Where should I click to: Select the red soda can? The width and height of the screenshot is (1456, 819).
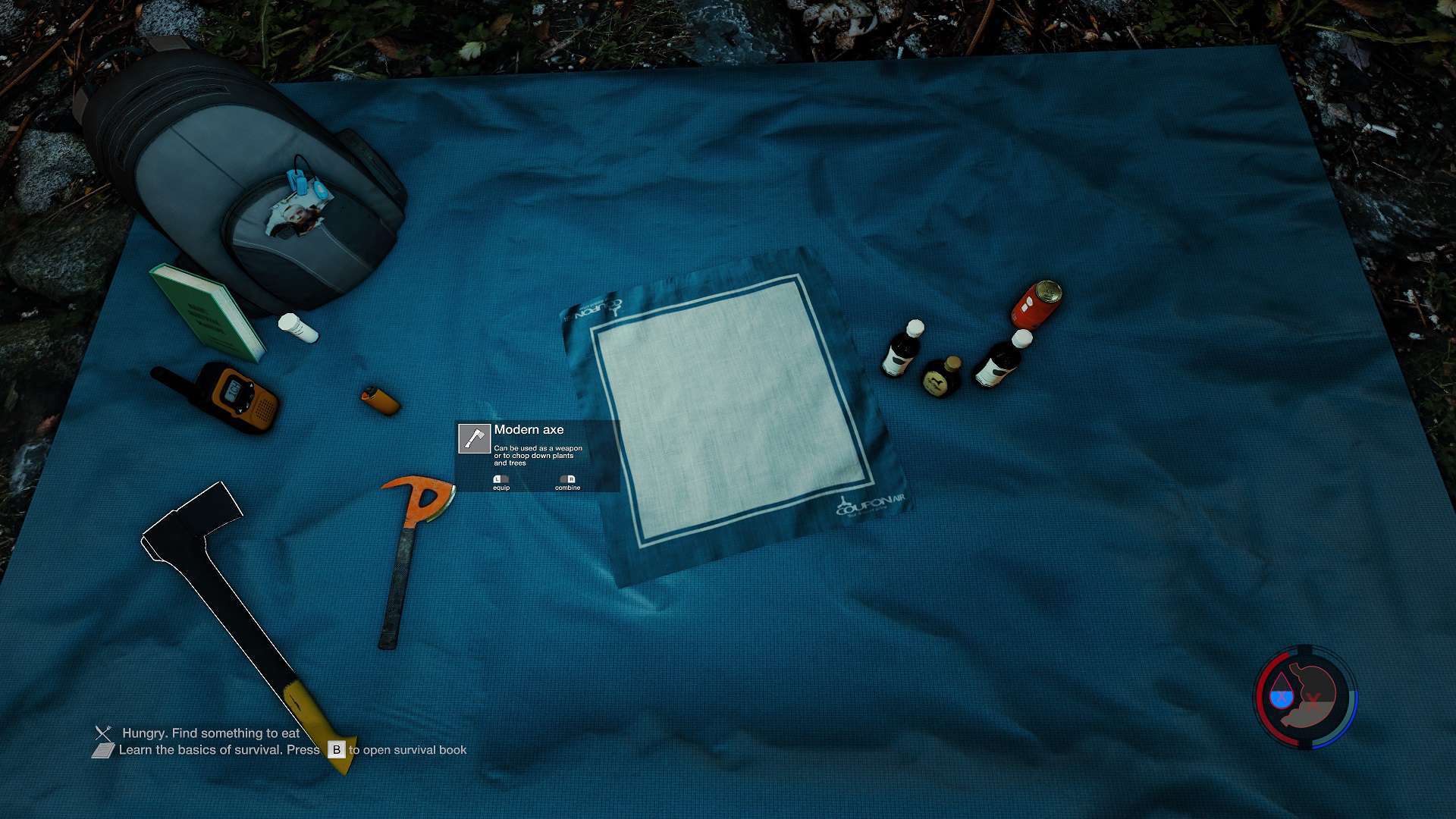coord(1035,303)
